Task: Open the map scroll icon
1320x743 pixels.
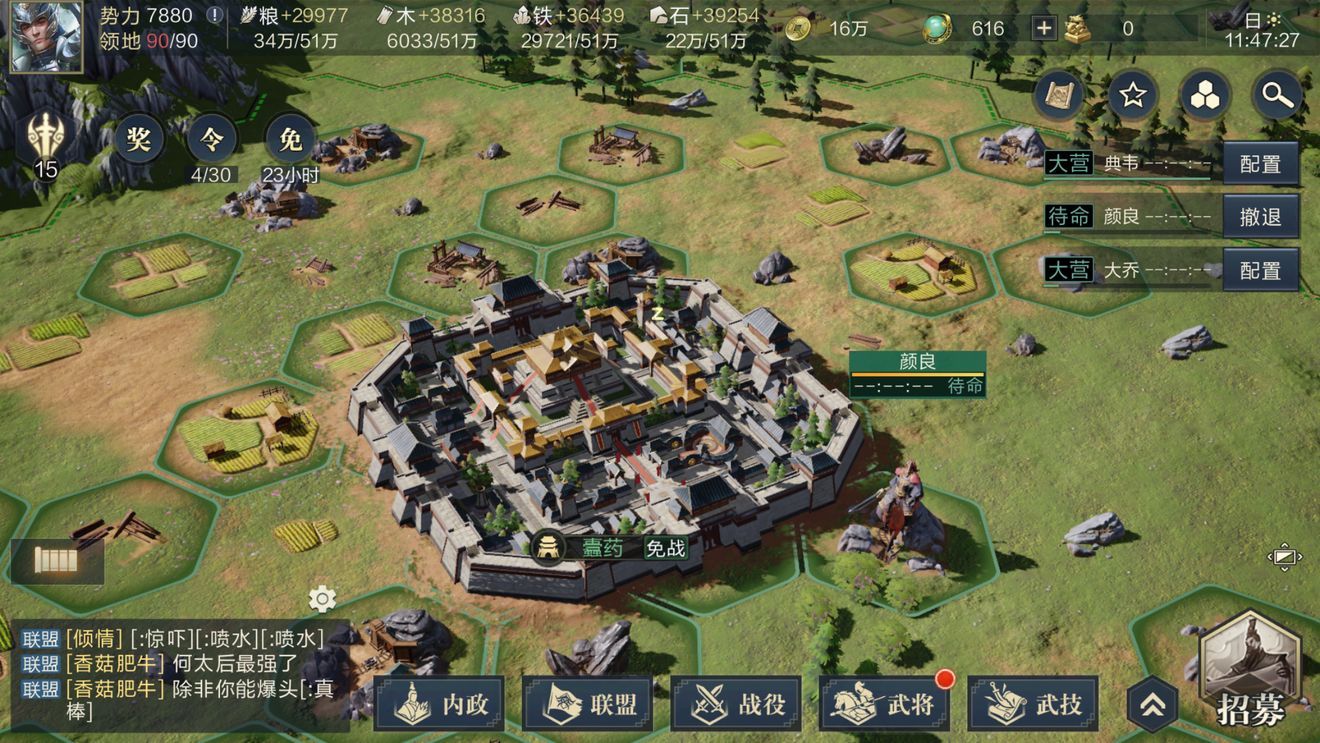Action: click(1059, 95)
